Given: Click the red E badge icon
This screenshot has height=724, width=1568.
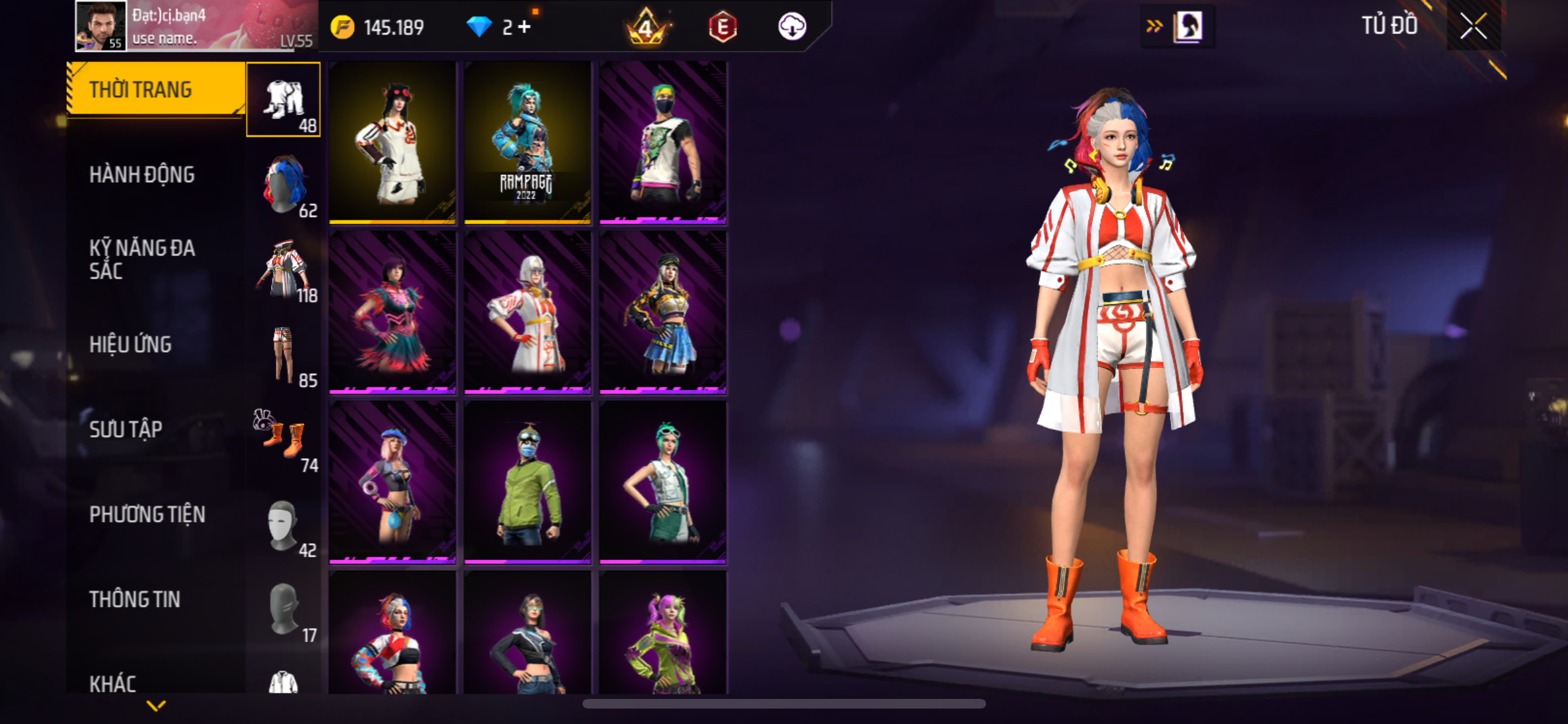Looking at the screenshot, I should [722, 27].
